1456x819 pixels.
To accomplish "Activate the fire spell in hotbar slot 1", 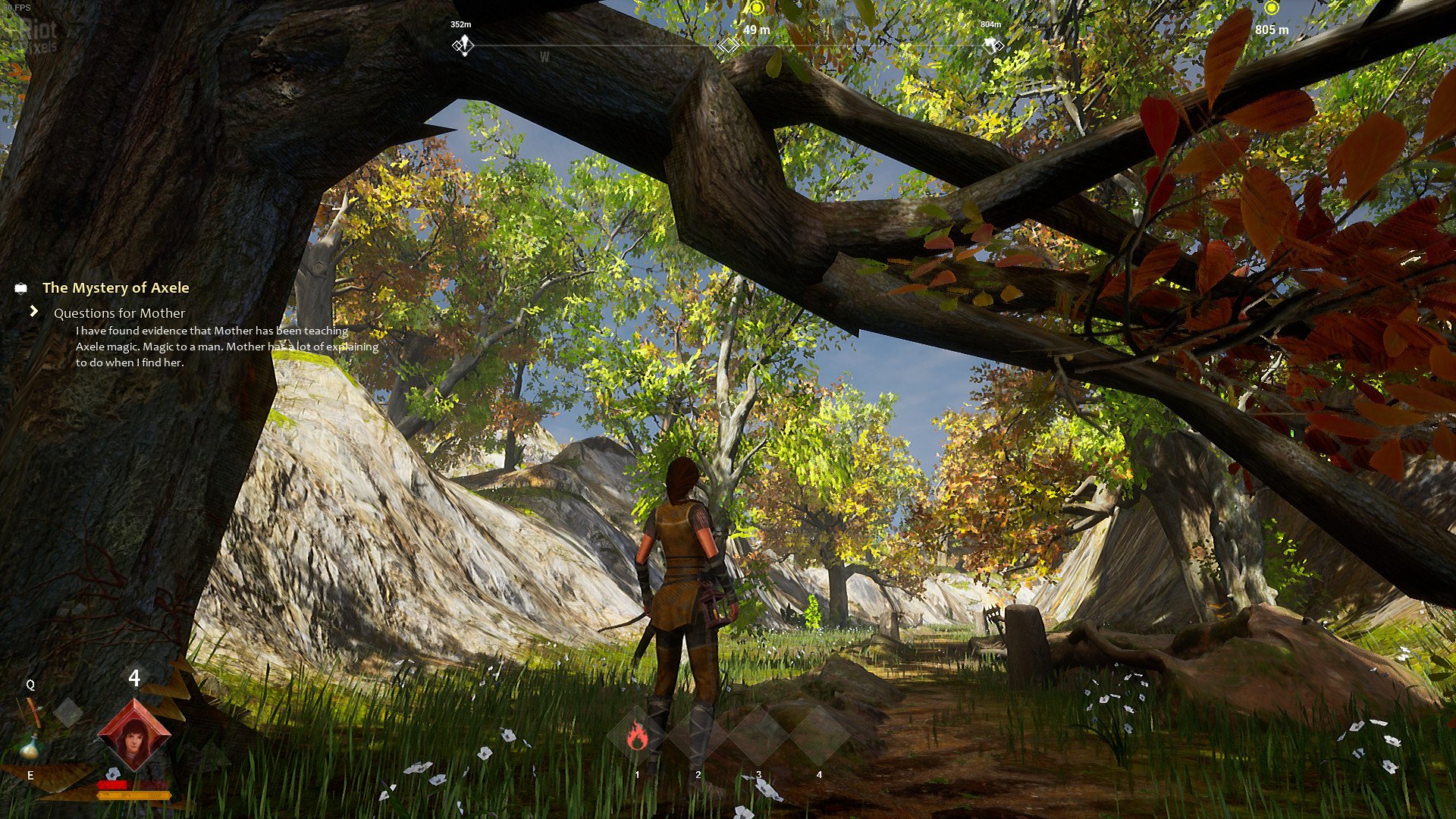I will [637, 736].
